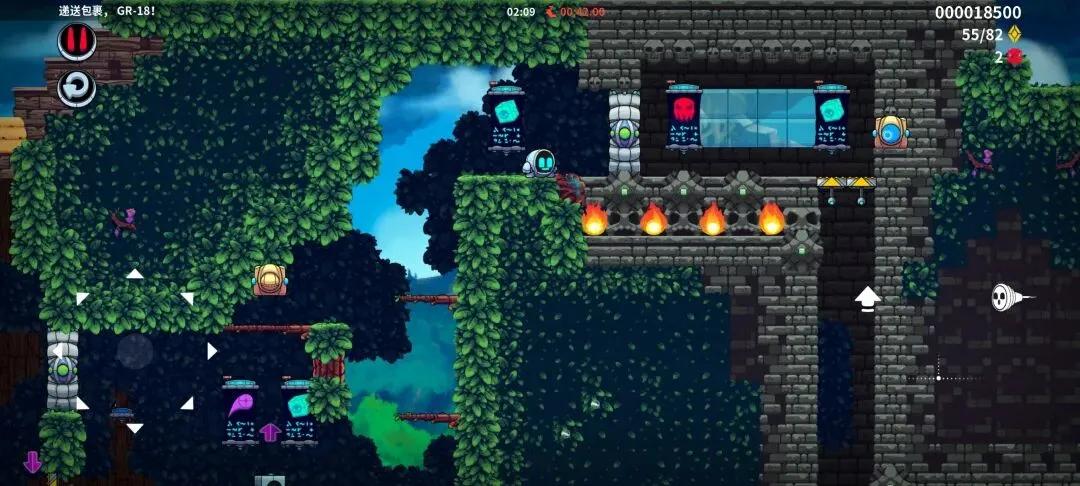The width and height of the screenshot is (1080, 486).
Task: Tap the left arrow on the directional pad
Action: tap(59, 351)
